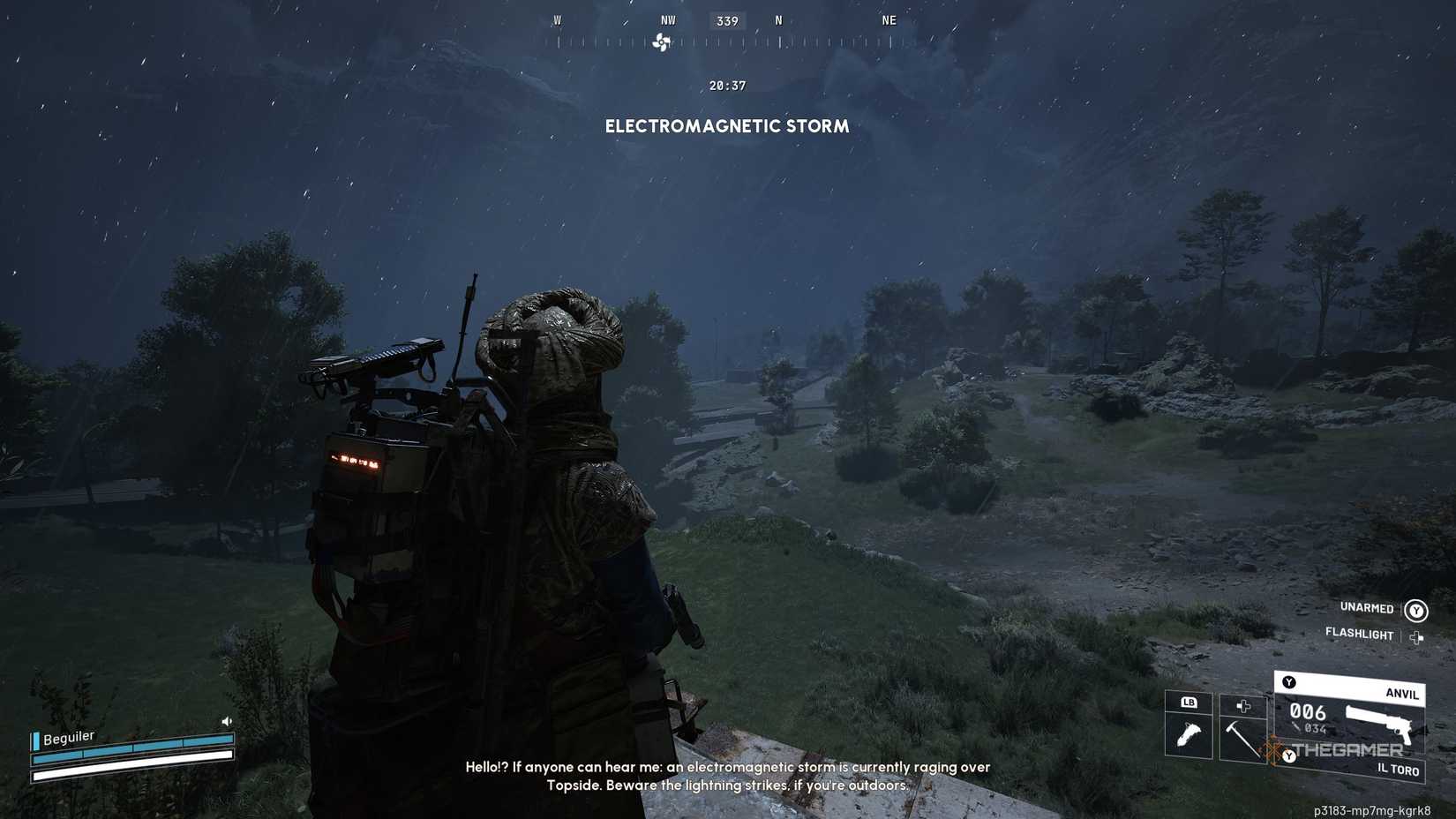Click the 20:37 clock display
This screenshot has height=819, width=1456.
[726, 86]
